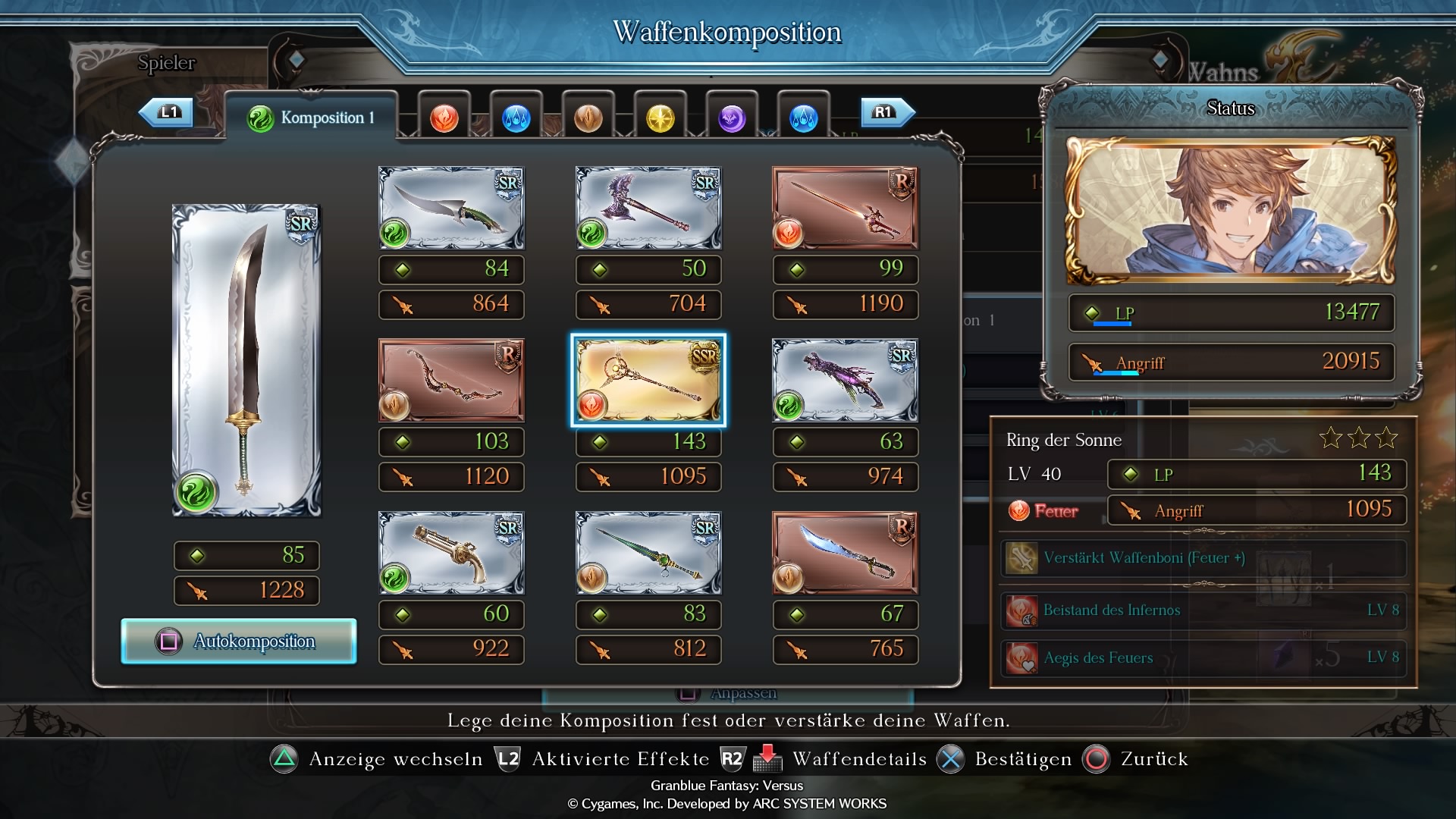Select the Beistand des Infernos skill row
Image resolution: width=1456 pixels, height=819 pixels.
click(x=1203, y=610)
